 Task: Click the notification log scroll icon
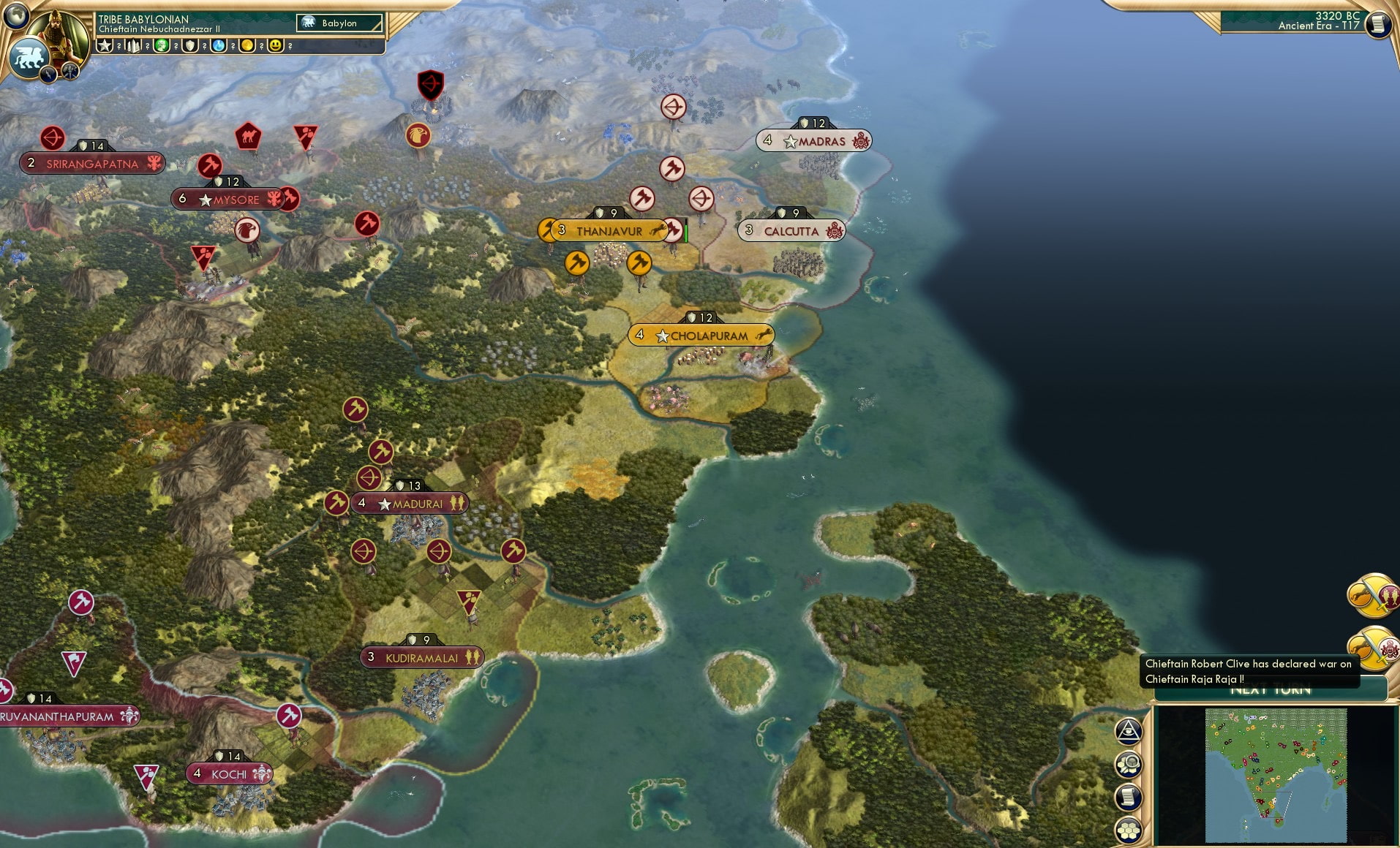pyautogui.click(x=1129, y=798)
